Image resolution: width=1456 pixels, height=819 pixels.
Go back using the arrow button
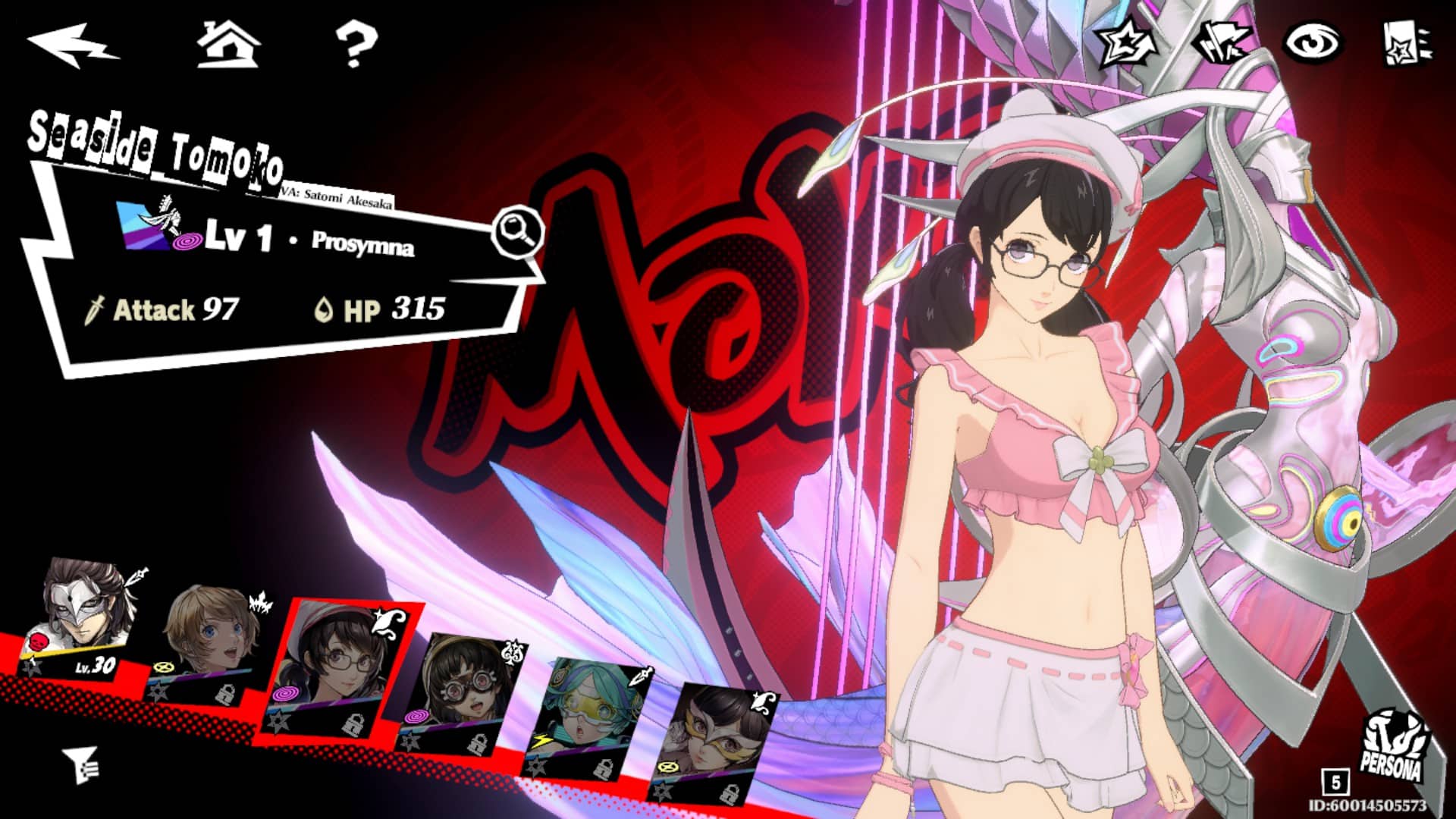(72, 44)
